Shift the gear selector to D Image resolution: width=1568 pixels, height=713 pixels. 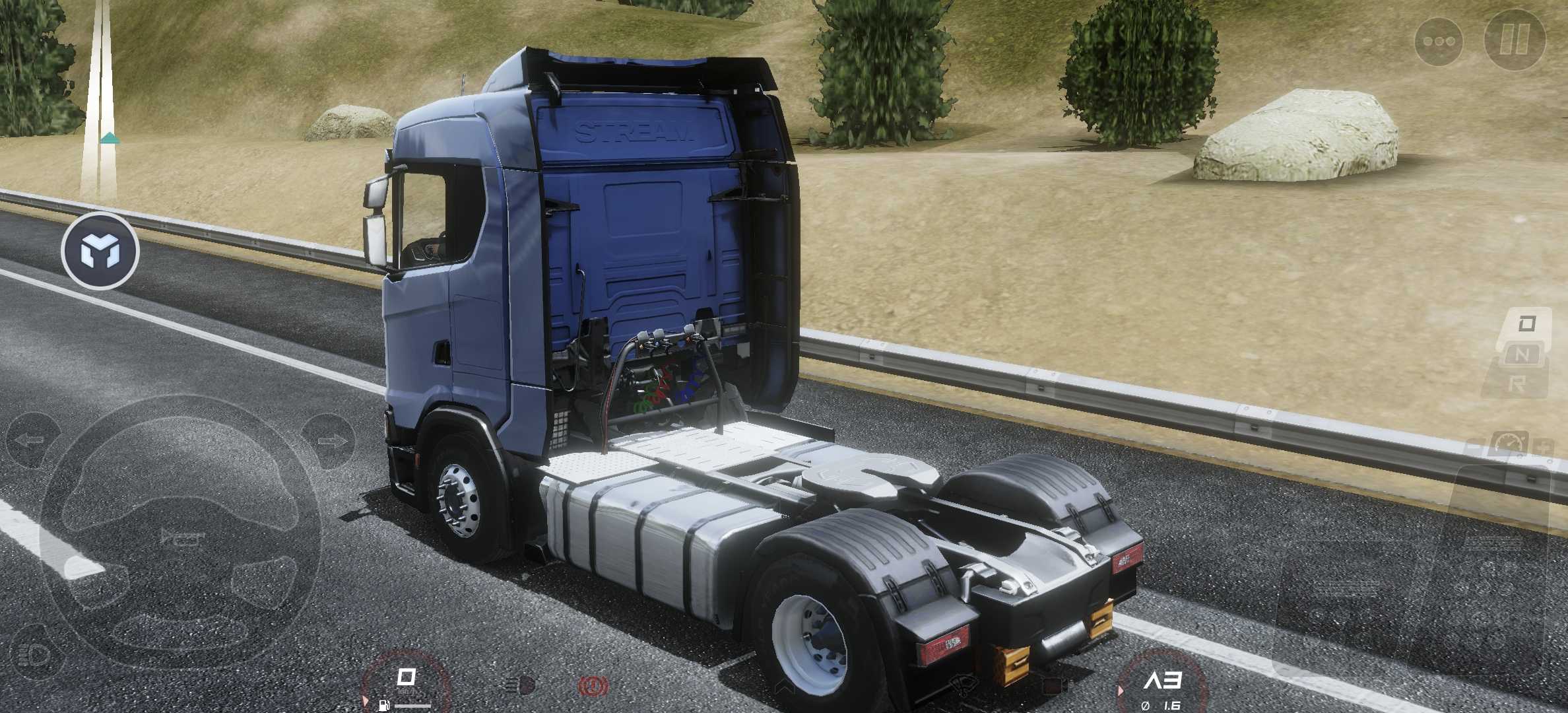[1526, 325]
